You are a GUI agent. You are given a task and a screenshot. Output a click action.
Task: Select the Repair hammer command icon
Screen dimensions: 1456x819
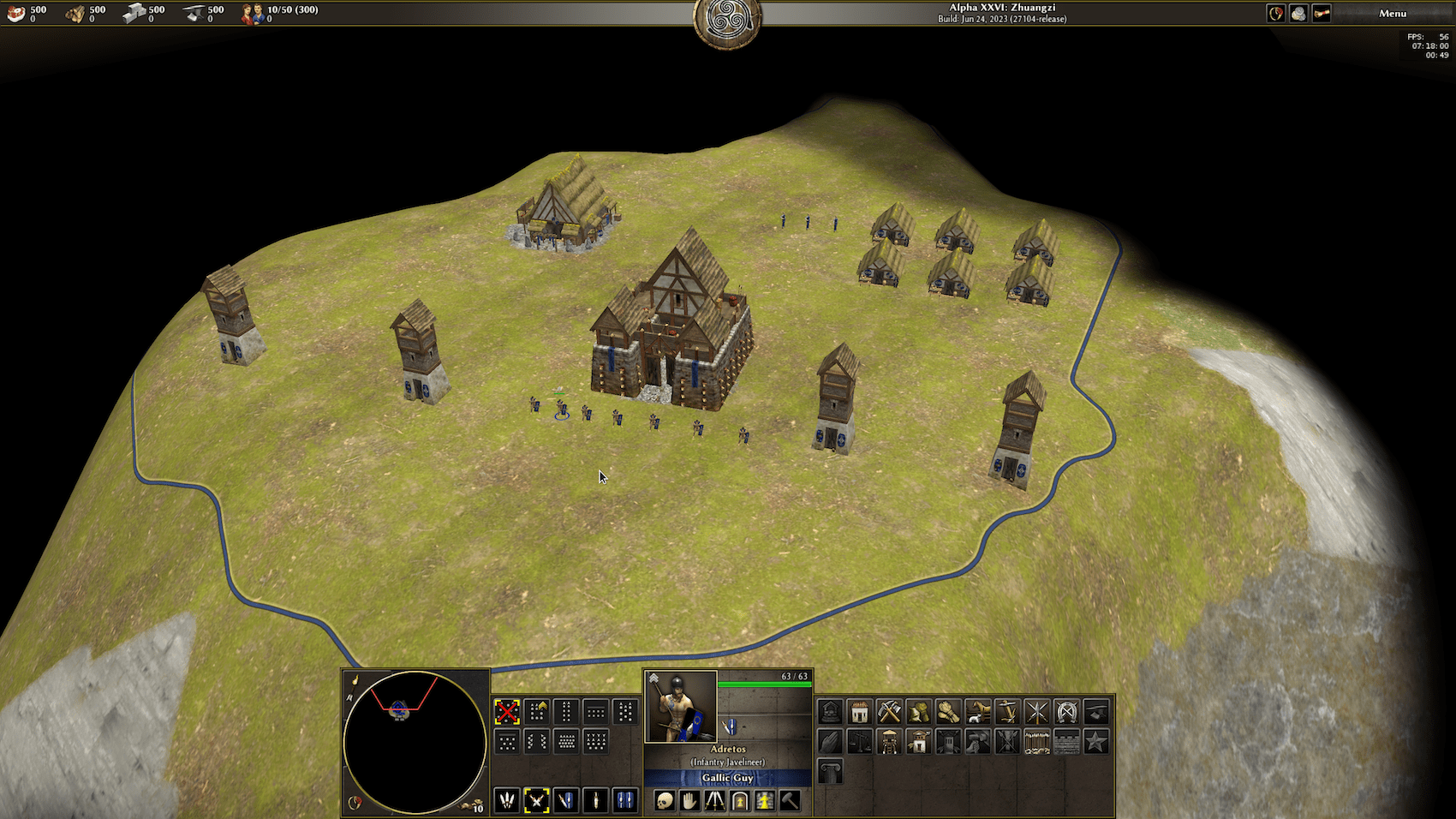[790, 800]
